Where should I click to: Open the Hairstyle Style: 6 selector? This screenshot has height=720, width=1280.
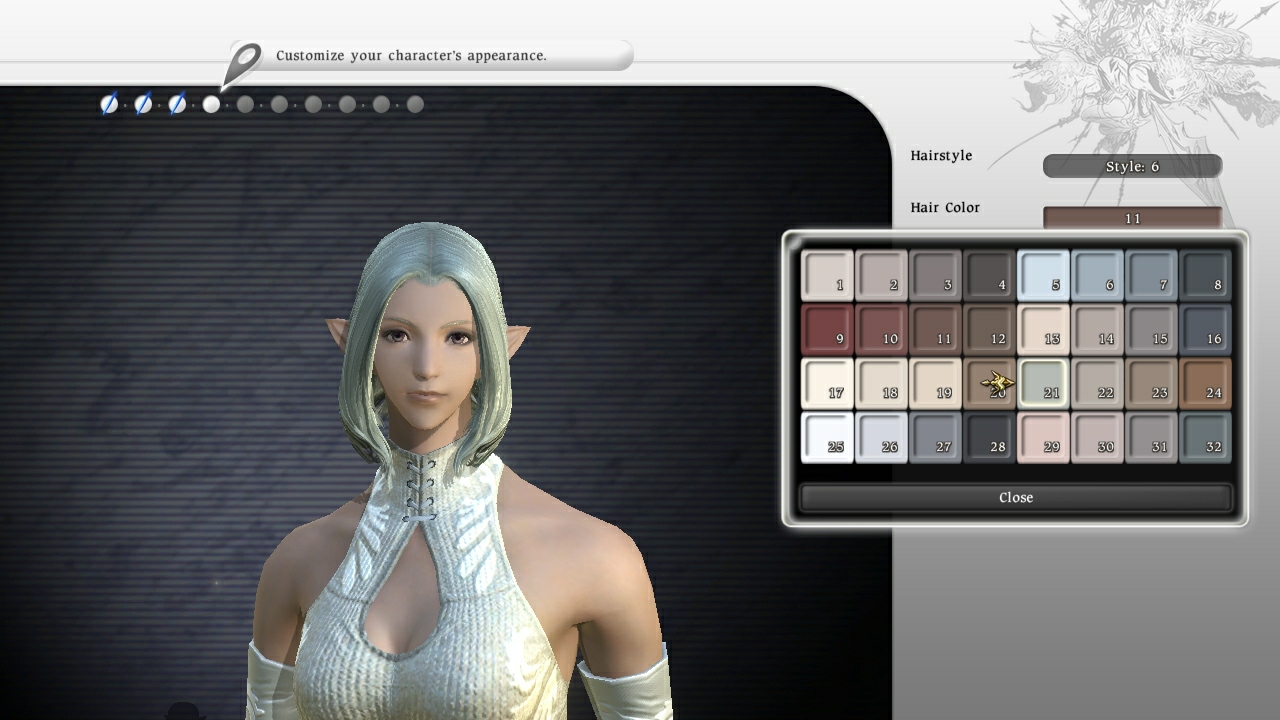(1131, 166)
